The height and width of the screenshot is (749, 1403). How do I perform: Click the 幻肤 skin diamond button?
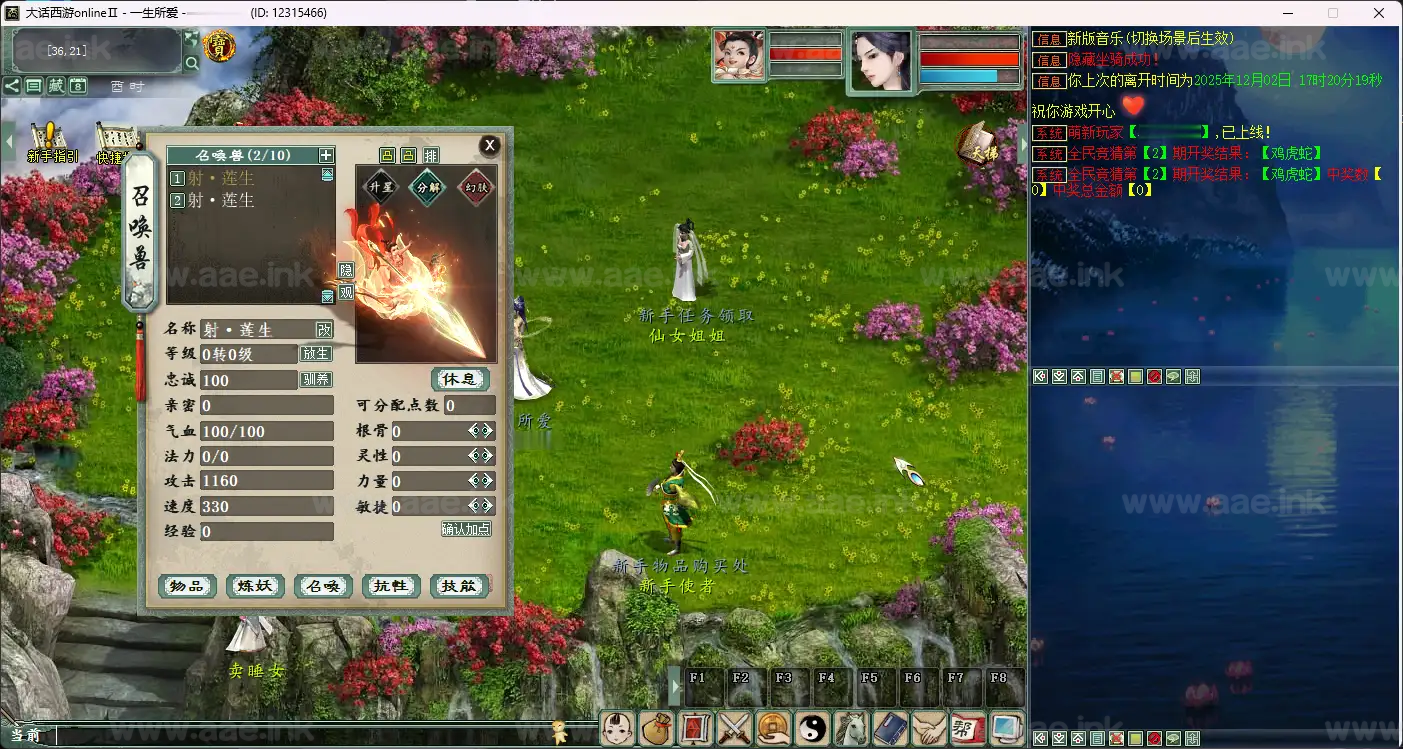tap(475, 187)
